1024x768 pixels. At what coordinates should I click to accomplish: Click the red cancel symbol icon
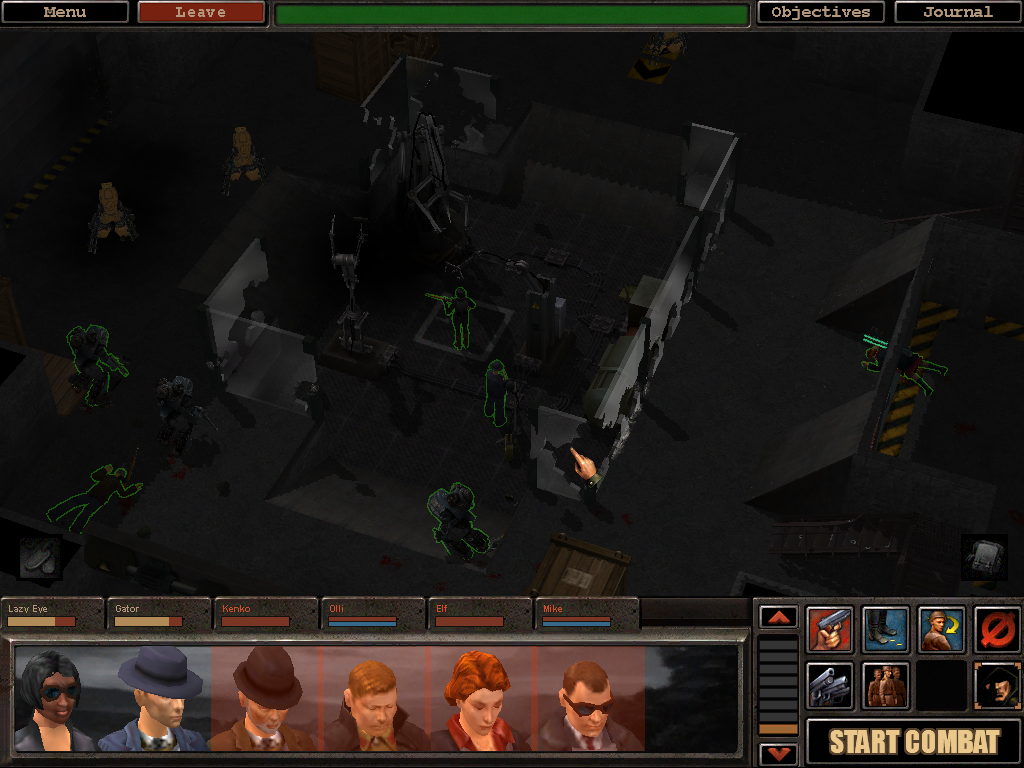coord(997,630)
